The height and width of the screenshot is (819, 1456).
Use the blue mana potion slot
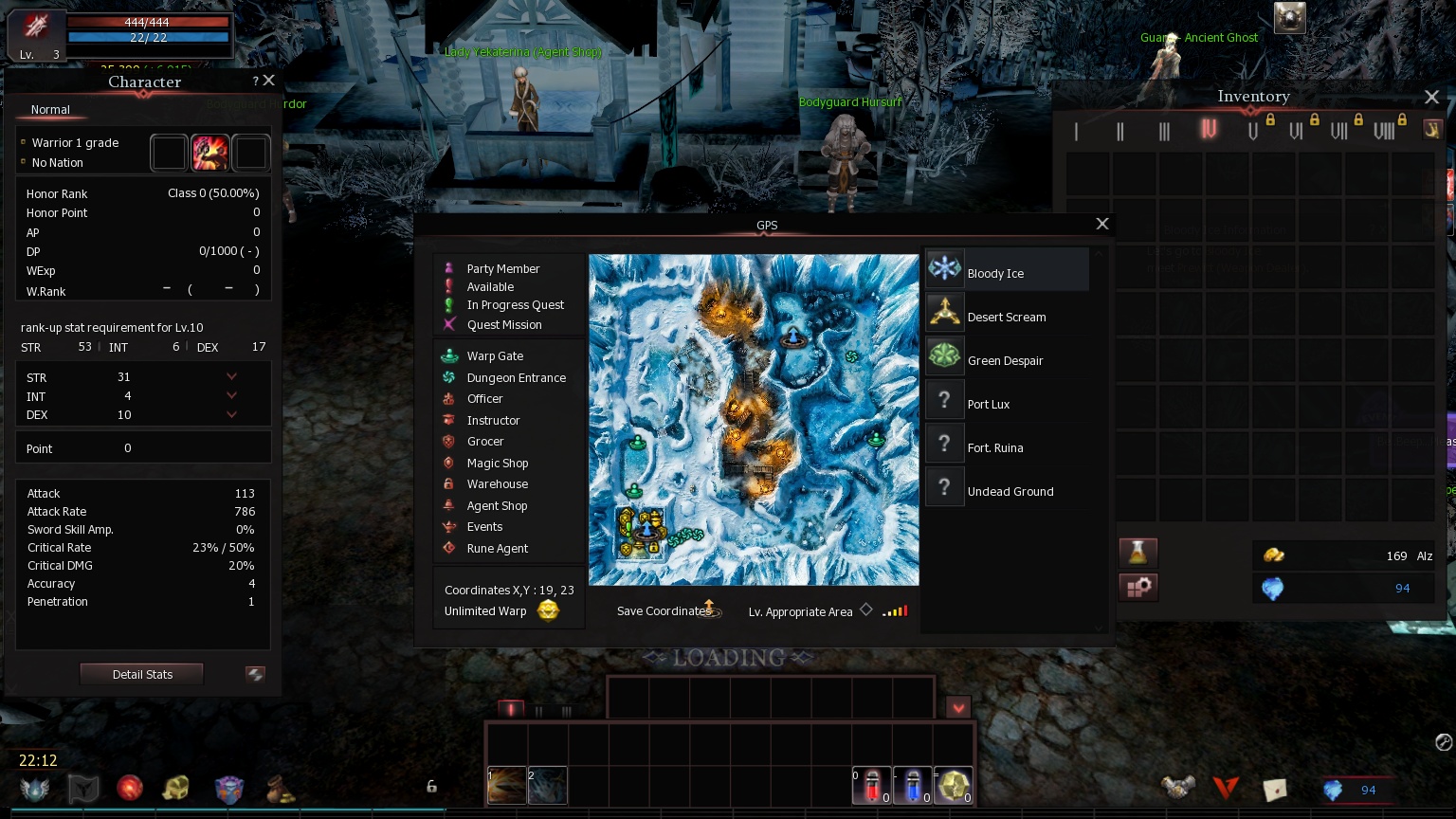pyautogui.click(x=912, y=786)
